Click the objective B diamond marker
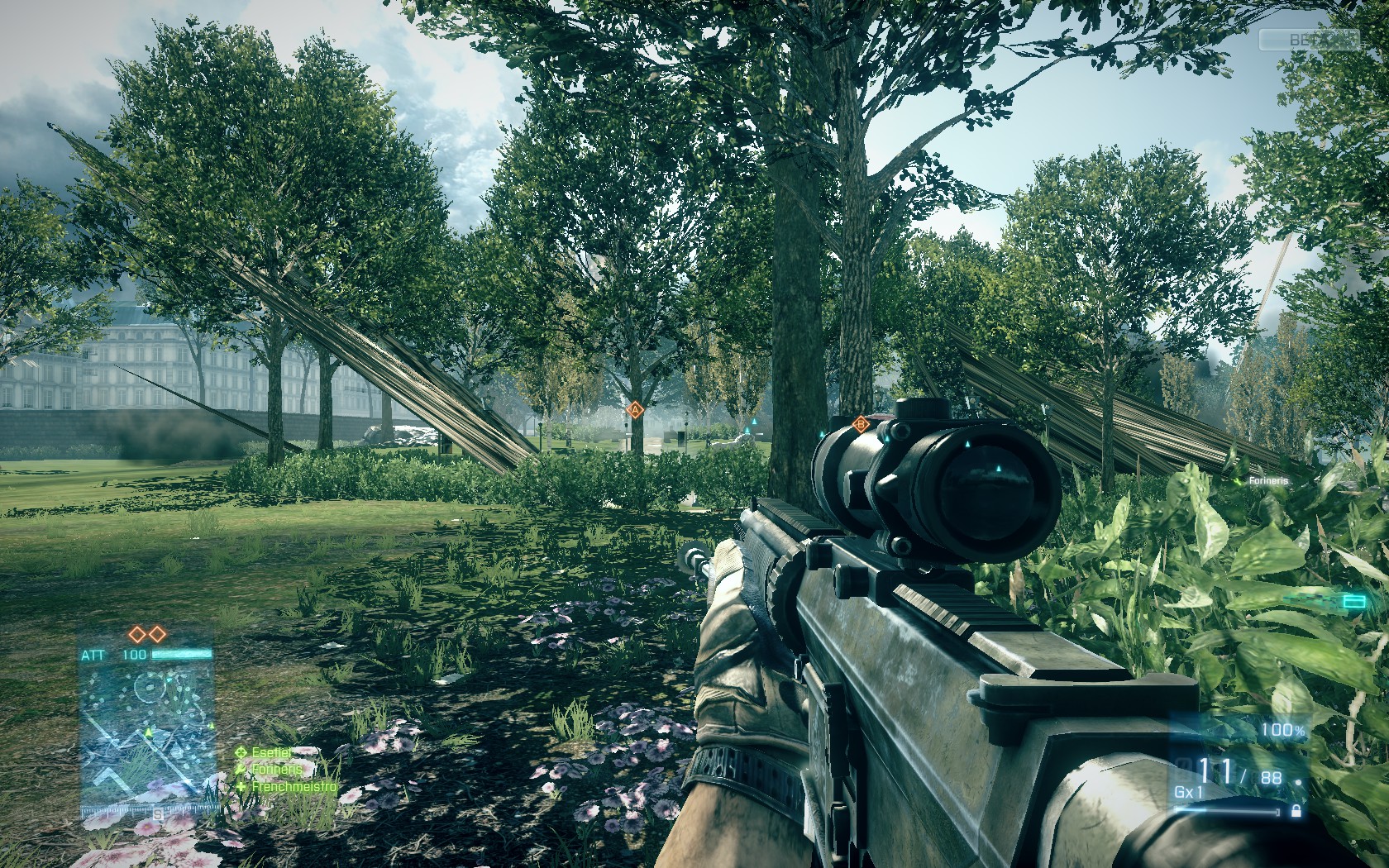 [x=860, y=425]
